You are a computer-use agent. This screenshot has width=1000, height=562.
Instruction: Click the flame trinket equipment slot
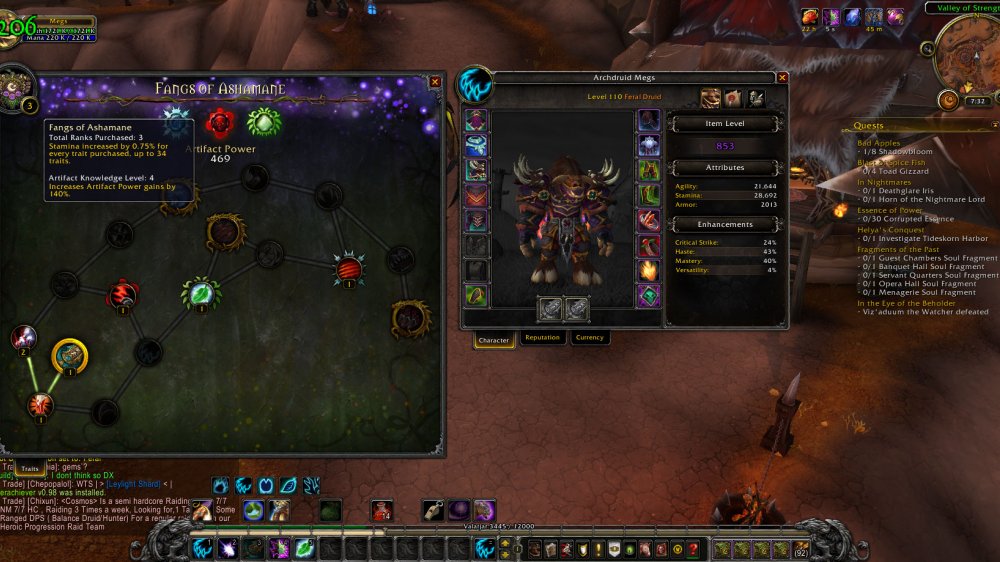tap(649, 270)
